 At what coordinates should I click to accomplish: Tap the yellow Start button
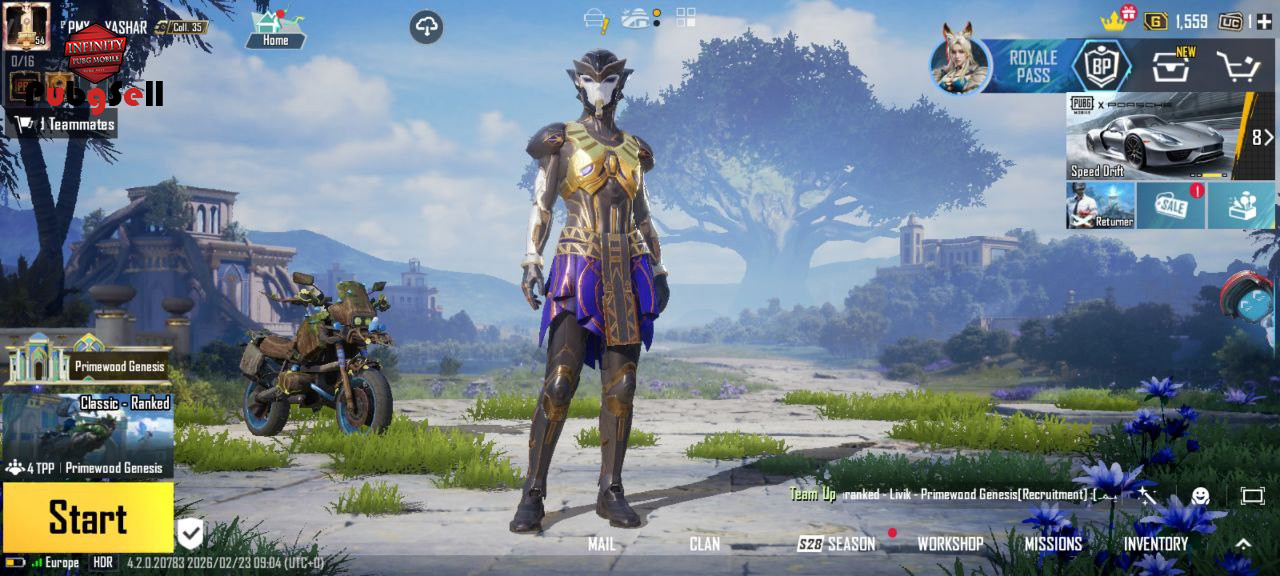[88, 518]
